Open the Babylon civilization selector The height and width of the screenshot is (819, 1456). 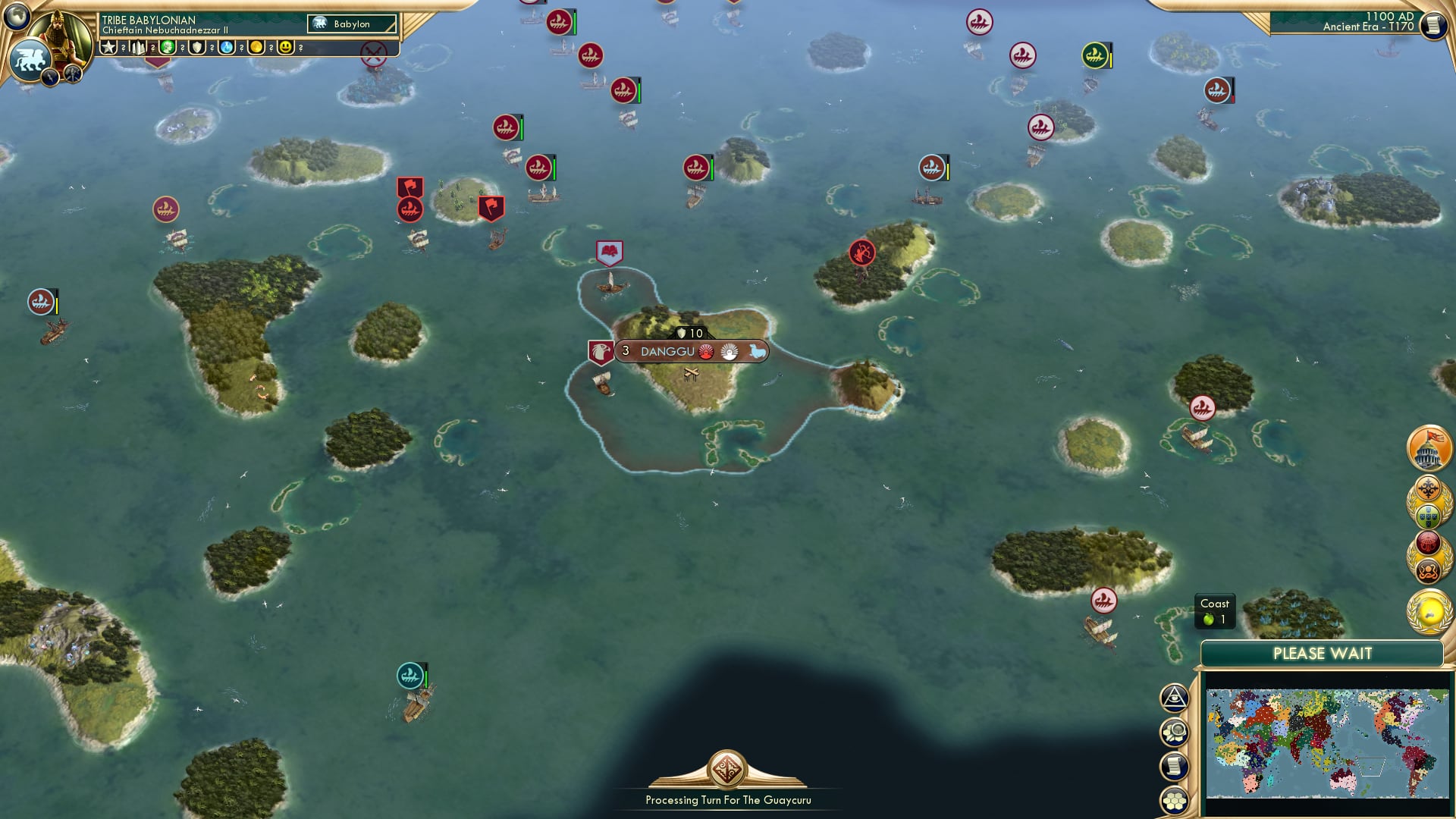coord(350,24)
